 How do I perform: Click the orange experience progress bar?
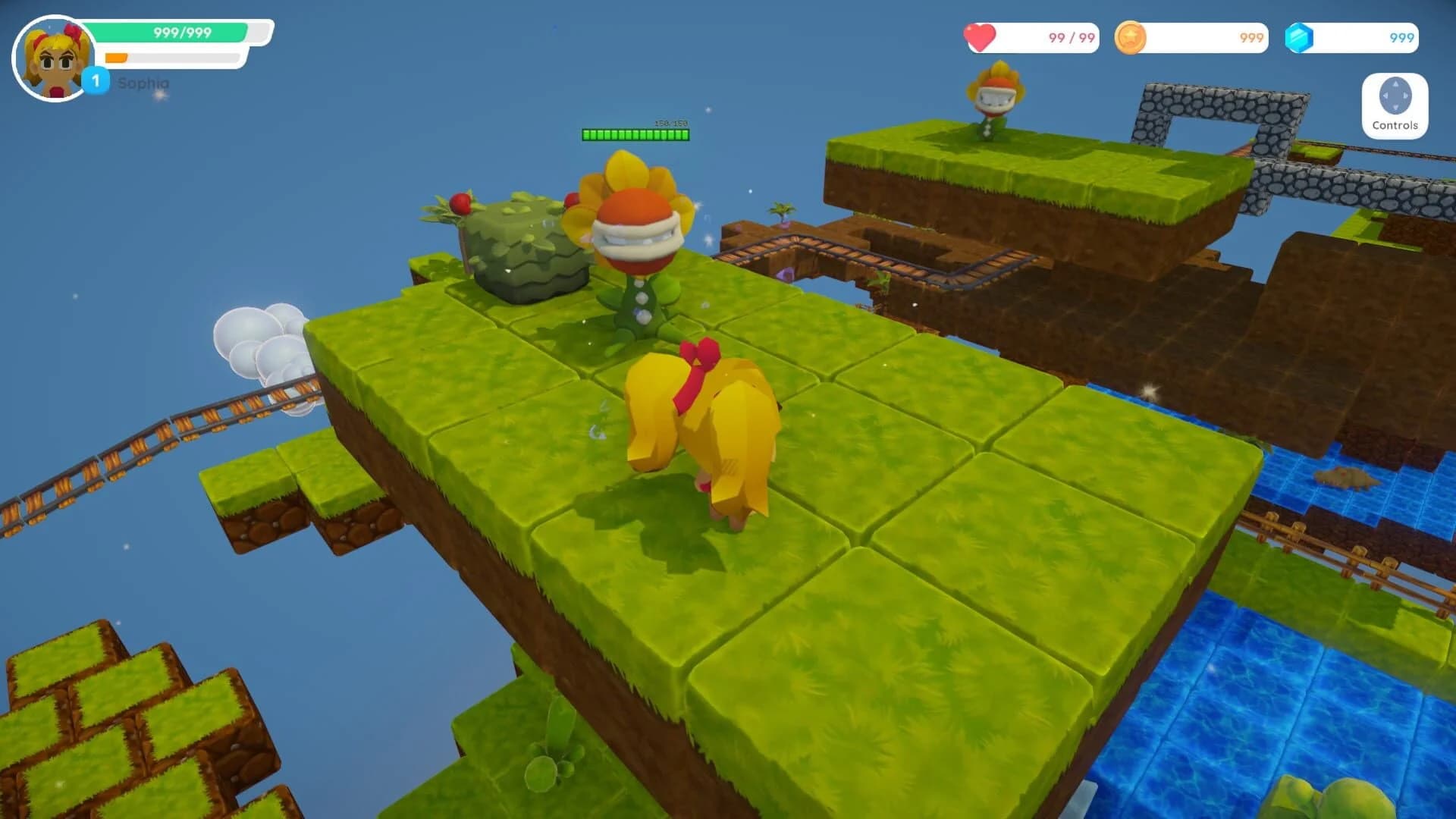(x=116, y=58)
